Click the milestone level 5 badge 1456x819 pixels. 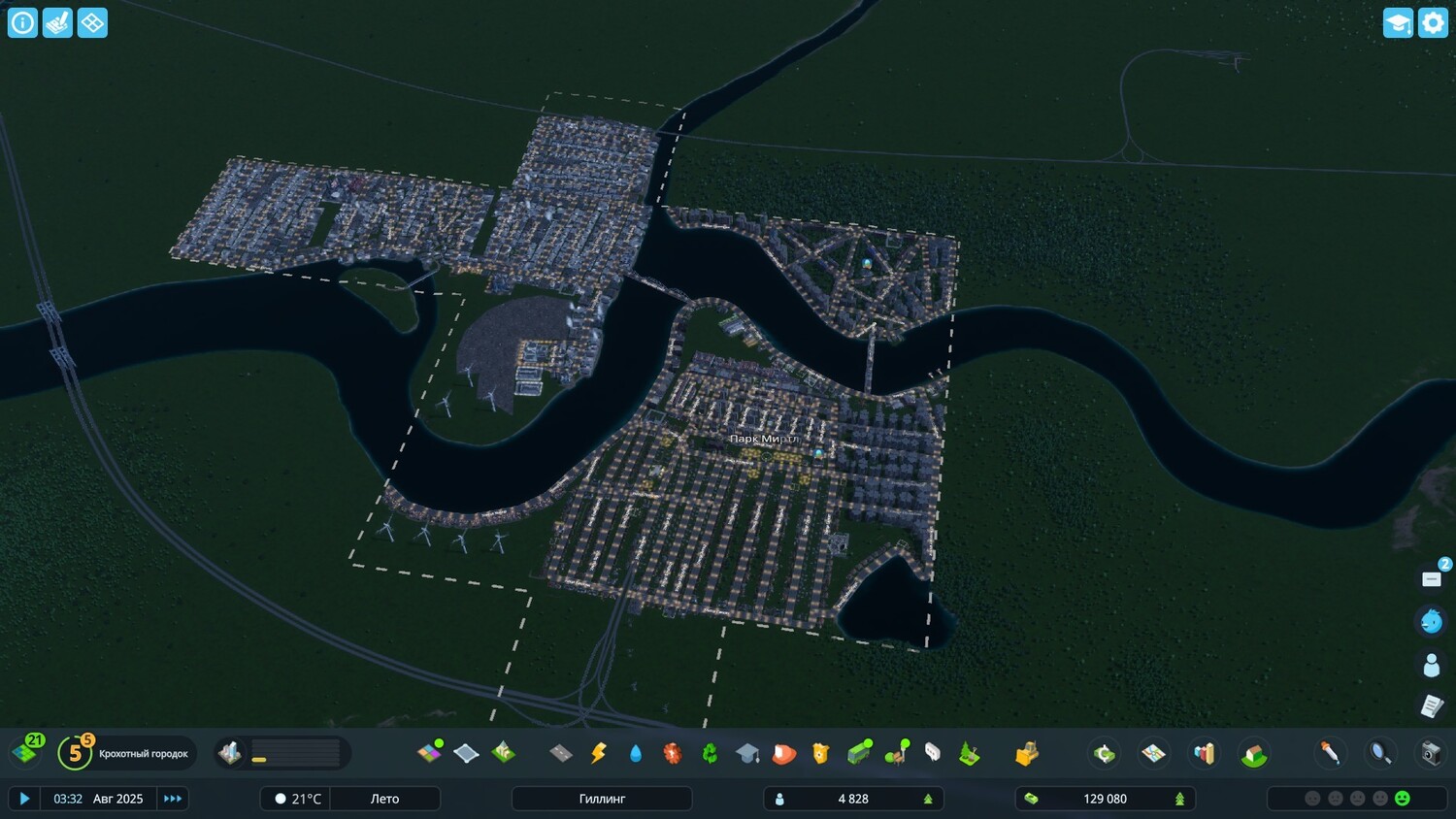(75, 752)
